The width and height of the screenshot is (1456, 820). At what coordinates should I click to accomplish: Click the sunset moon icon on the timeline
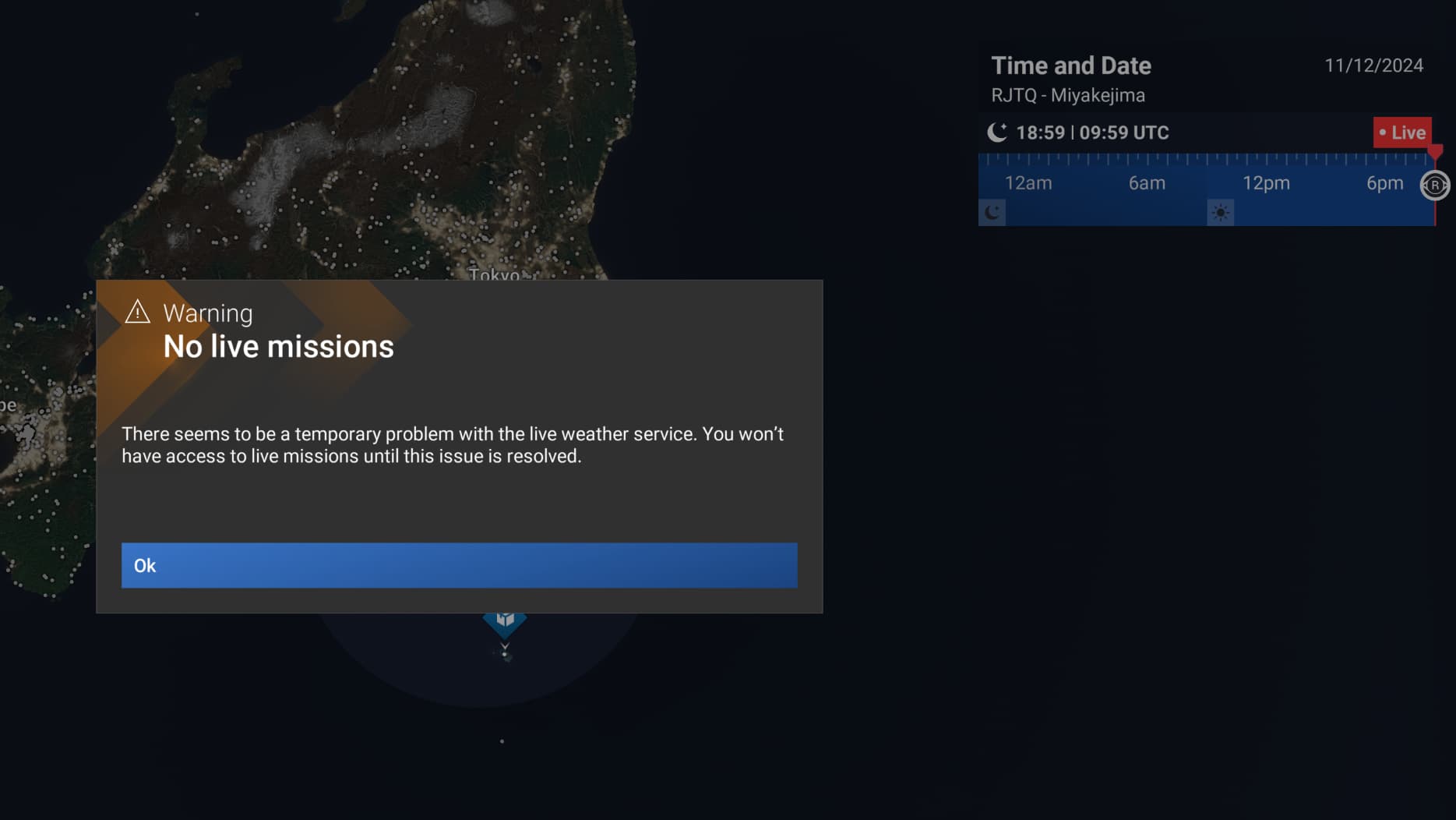tap(992, 211)
